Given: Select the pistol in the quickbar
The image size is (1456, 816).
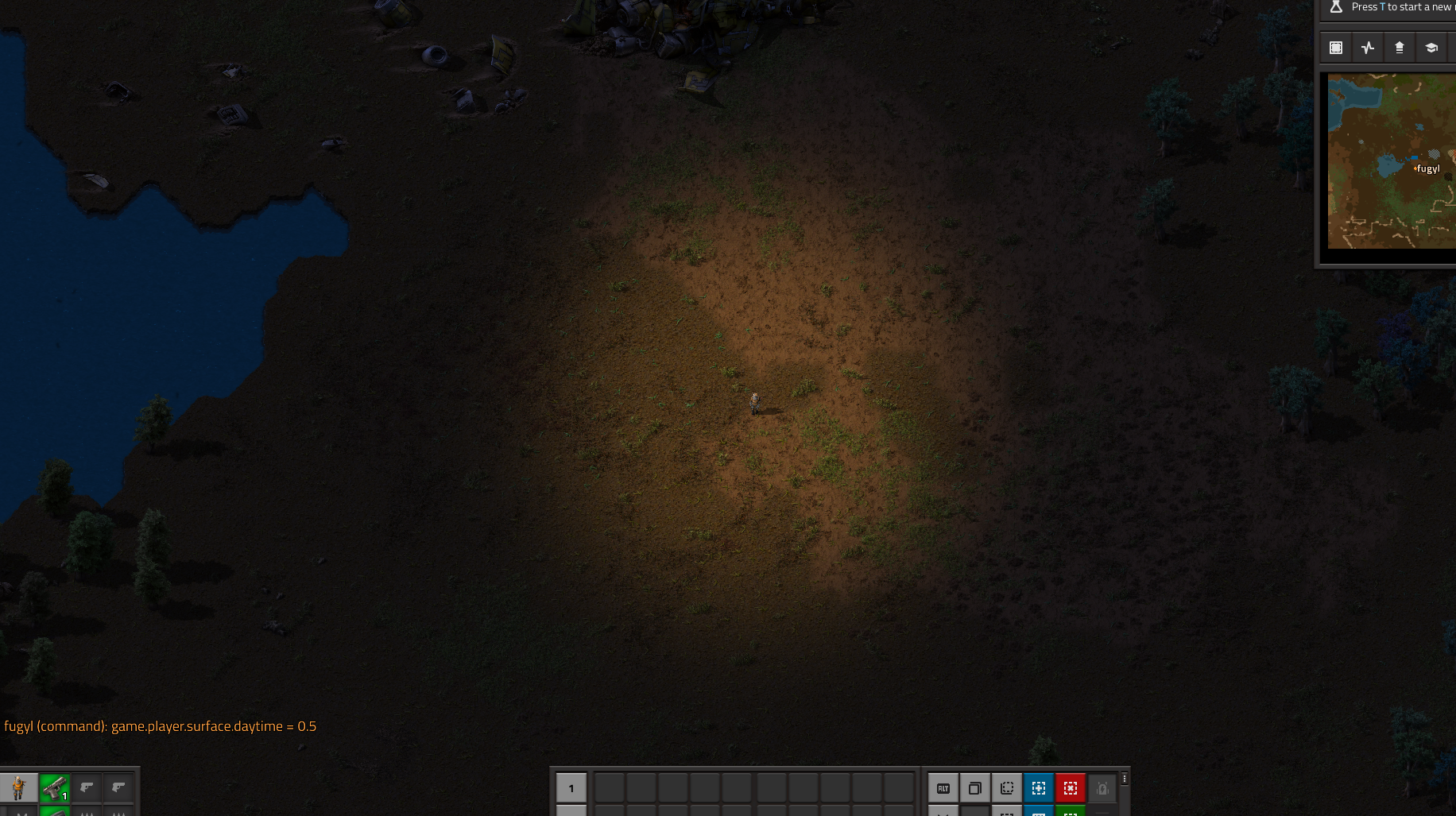Looking at the screenshot, I should coord(54,788).
